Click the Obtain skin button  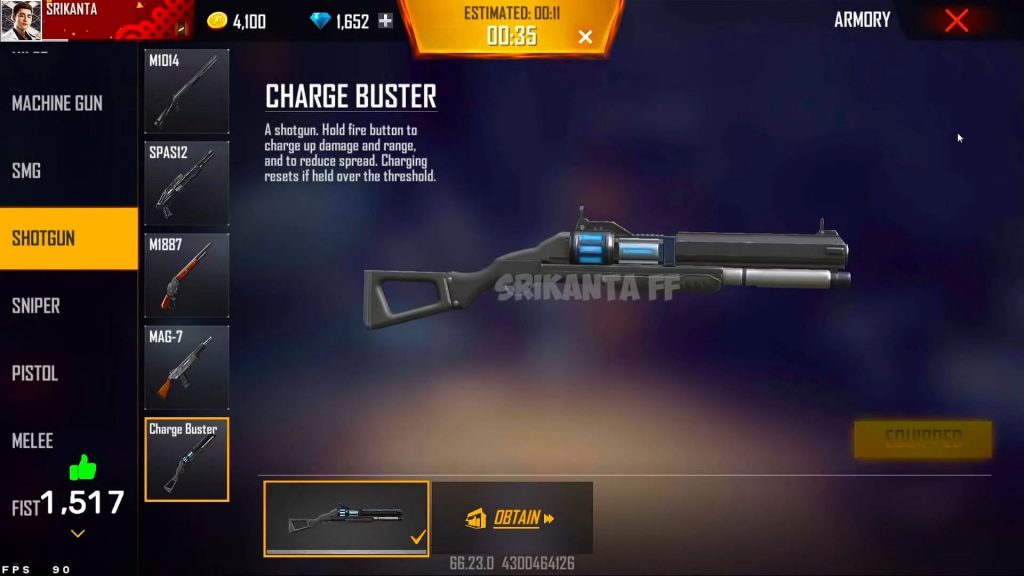[512, 518]
